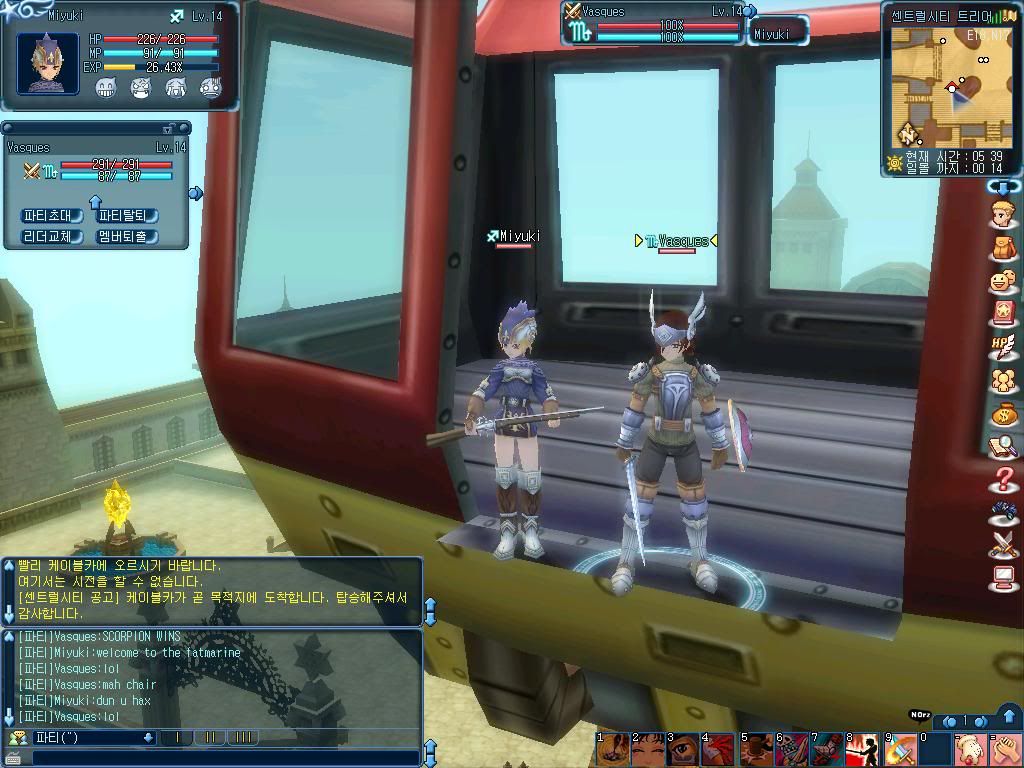This screenshot has width=1024, height=768.
Task: Open the backpack inventory icon
Action: click(x=1002, y=247)
